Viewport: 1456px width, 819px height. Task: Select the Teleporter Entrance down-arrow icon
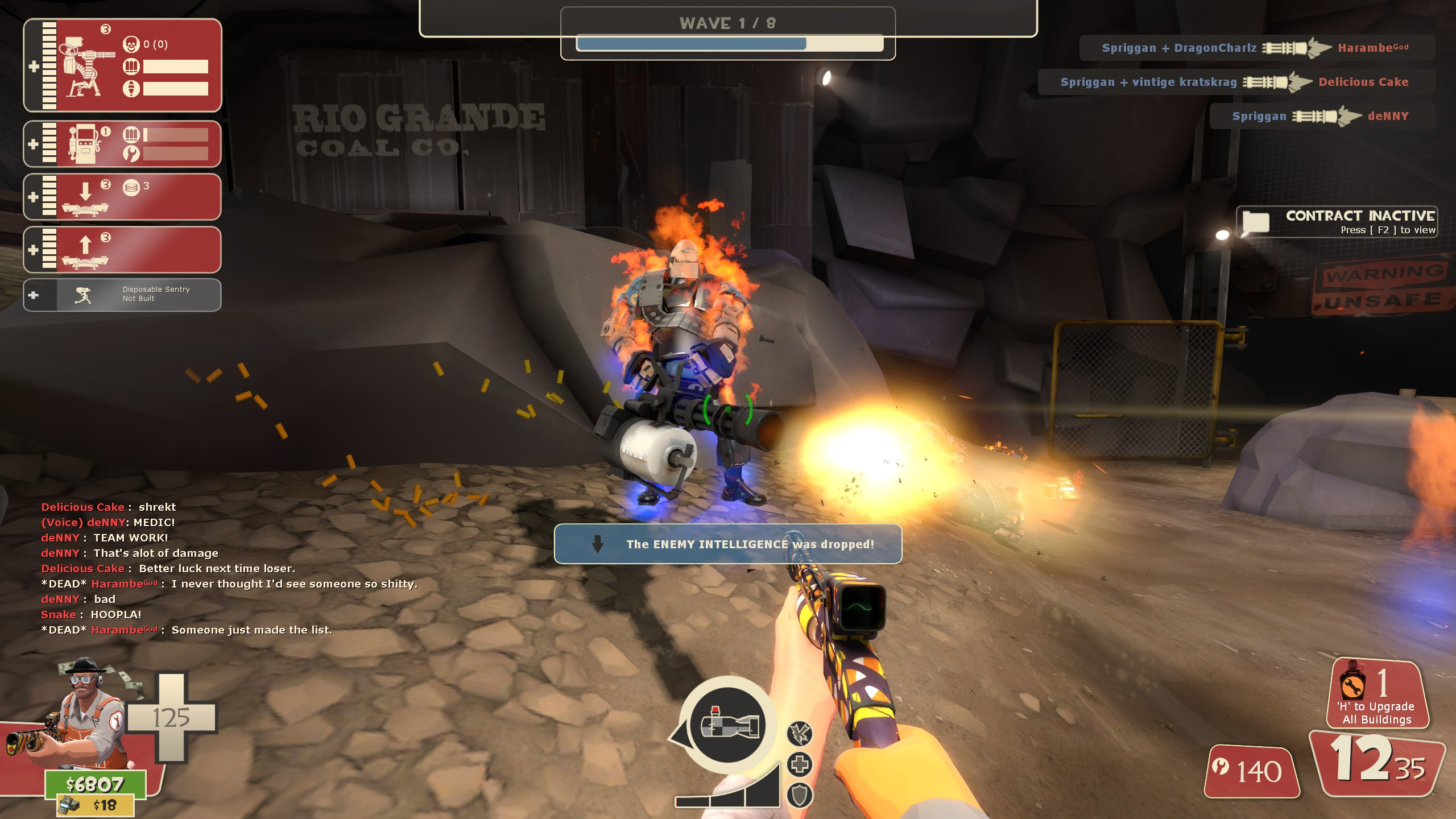pos(85,196)
